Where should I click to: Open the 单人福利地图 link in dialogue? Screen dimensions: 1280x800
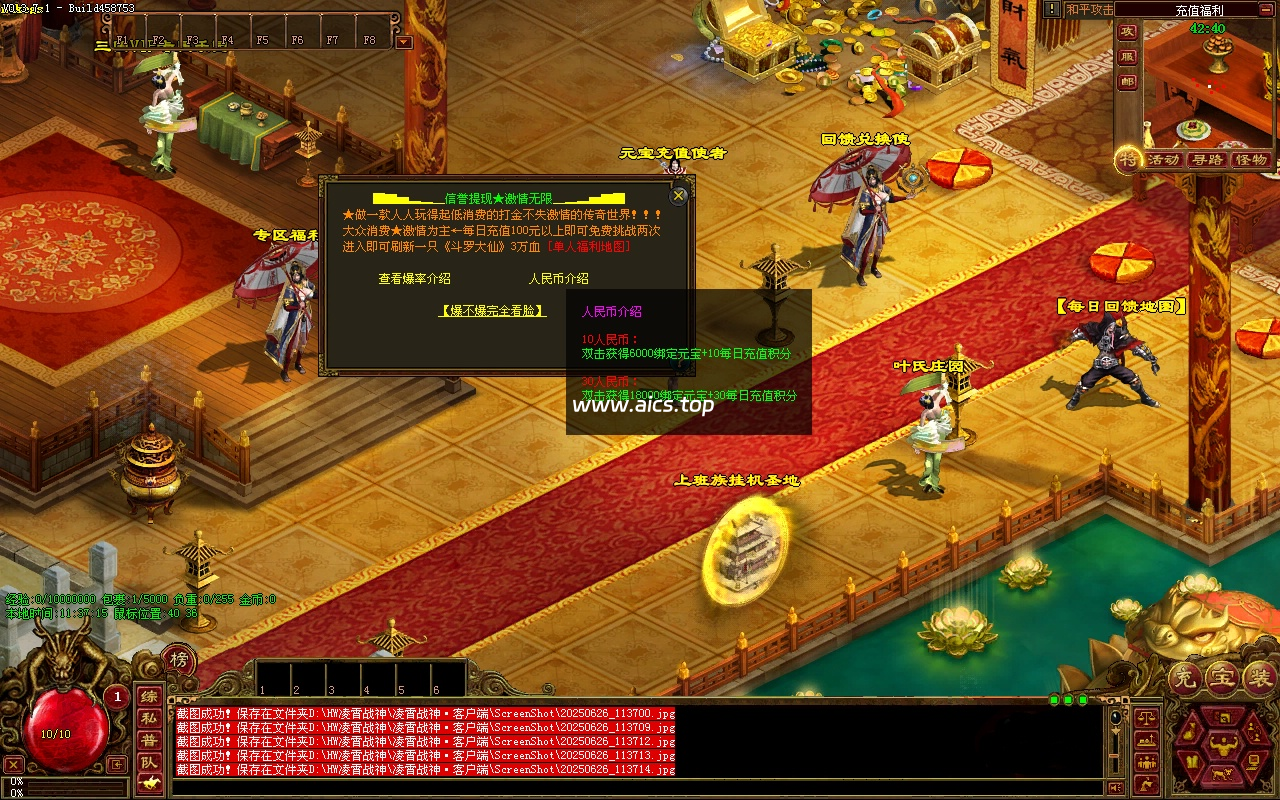pyautogui.click(x=590, y=246)
